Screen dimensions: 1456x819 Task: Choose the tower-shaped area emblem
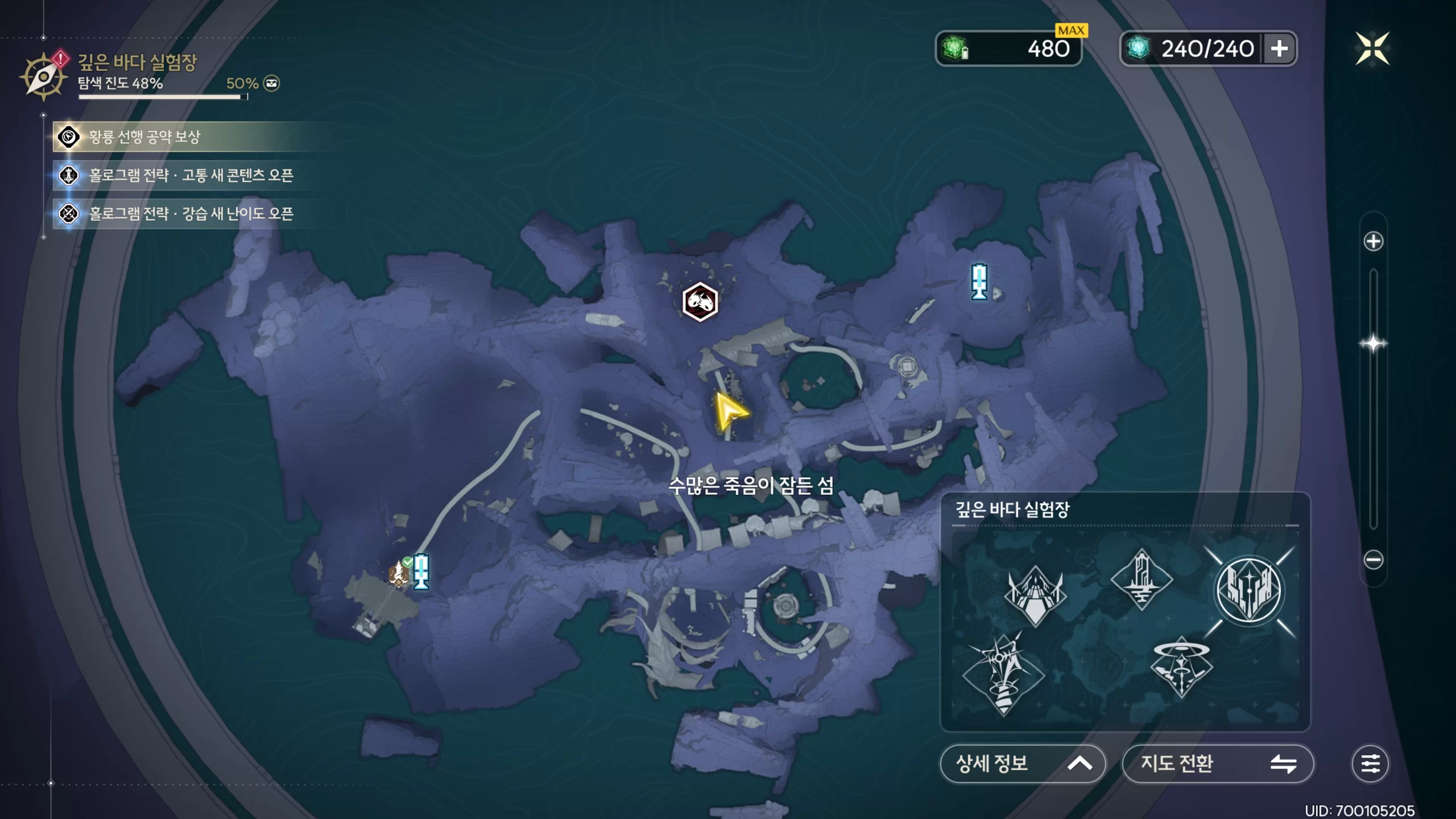point(1141,579)
